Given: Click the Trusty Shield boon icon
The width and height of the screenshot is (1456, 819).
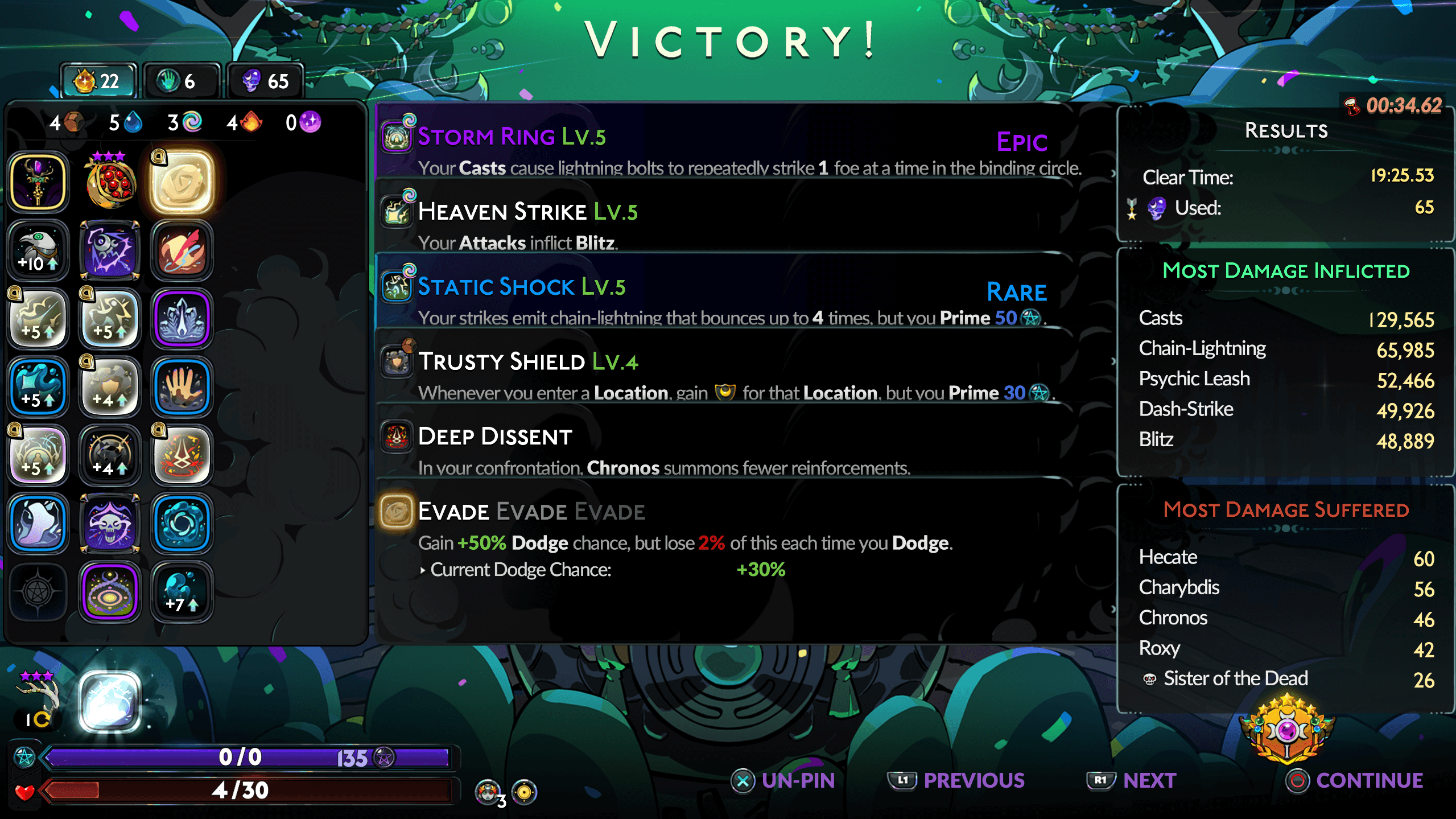Looking at the screenshot, I should tap(397, 361).
